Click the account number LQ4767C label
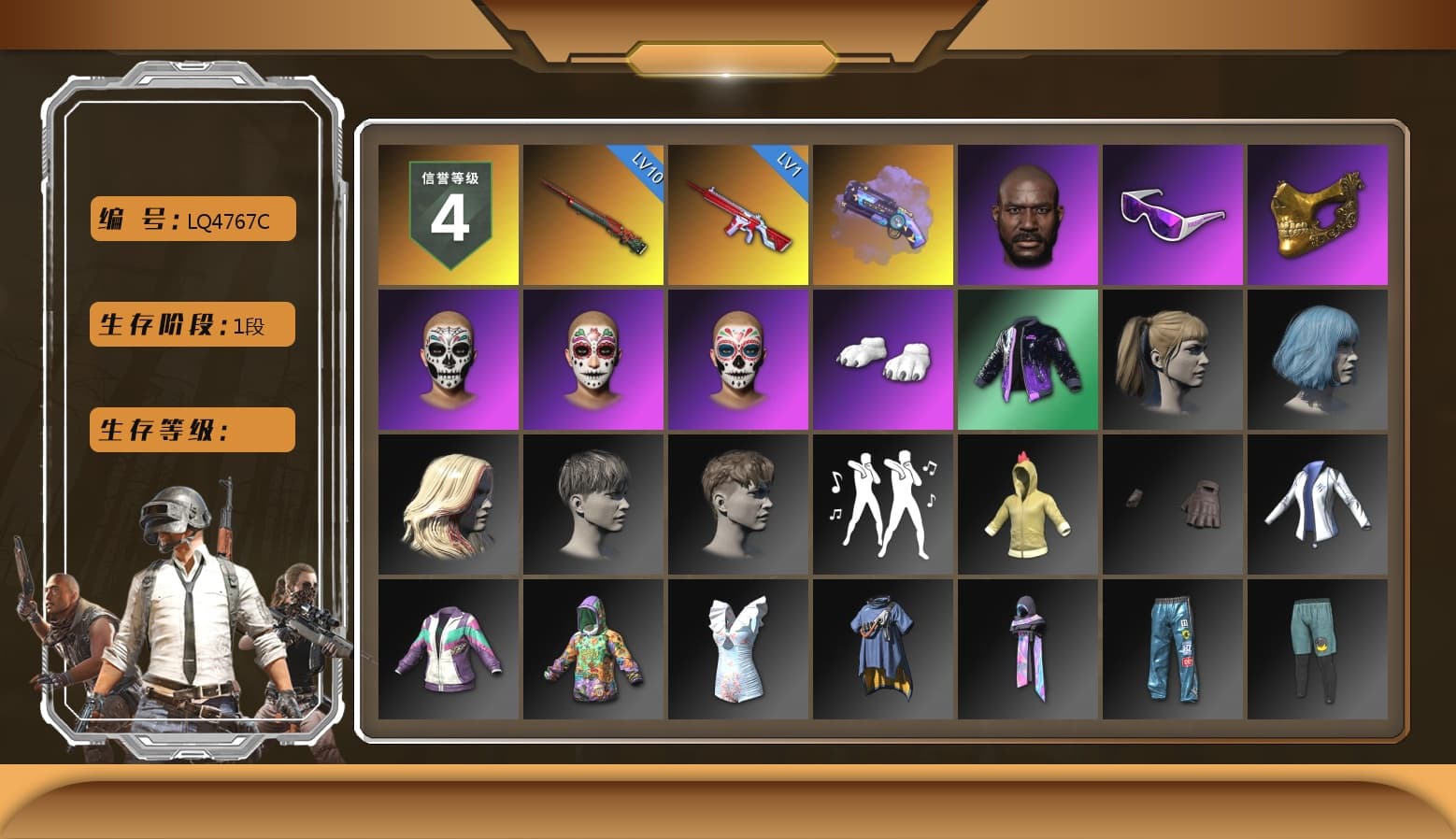This screenshot has width=1456, height=839. pyautogui.click(x=191, y=220)
